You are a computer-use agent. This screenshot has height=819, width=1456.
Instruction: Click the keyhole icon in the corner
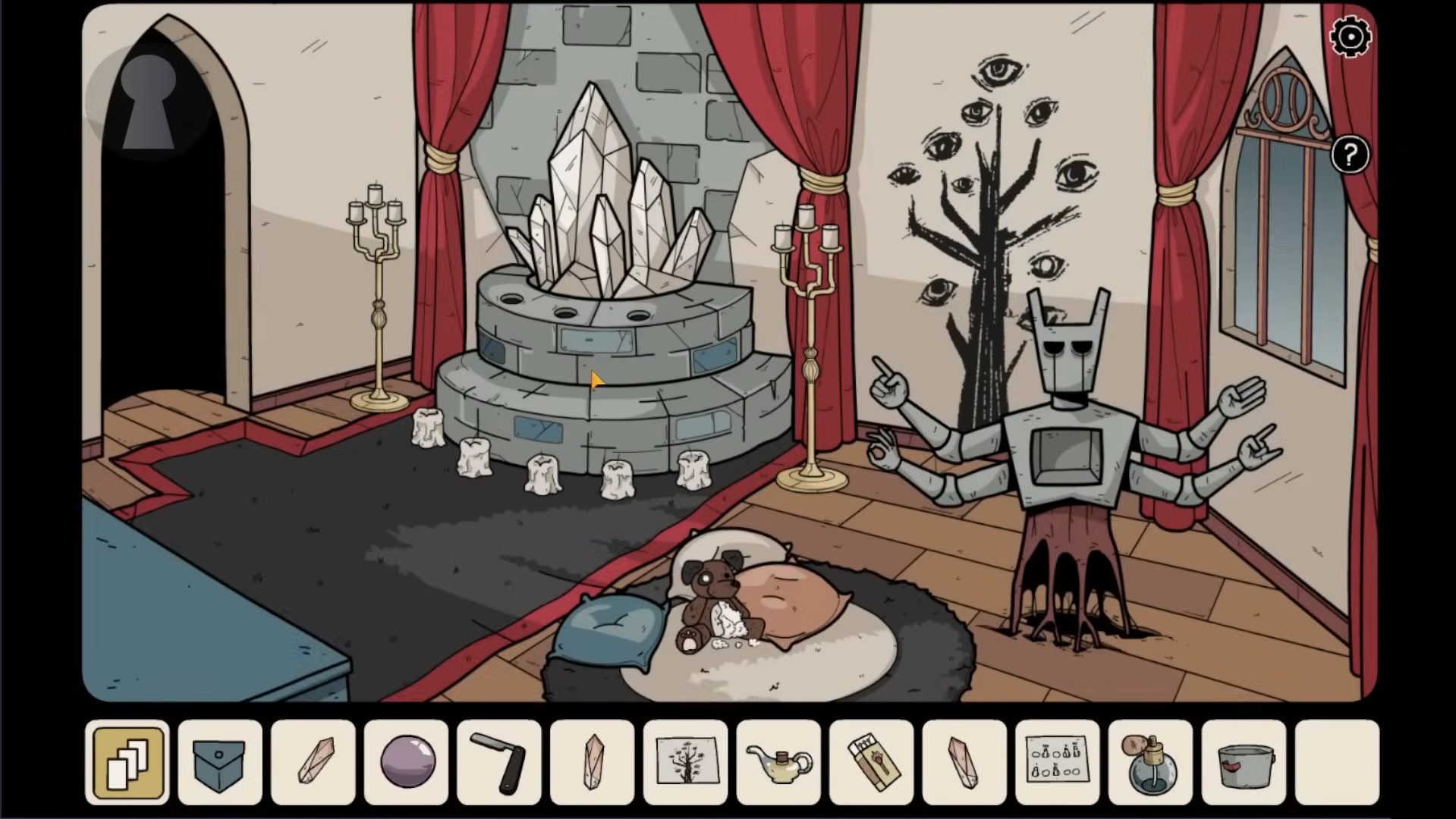click(149, 102)
